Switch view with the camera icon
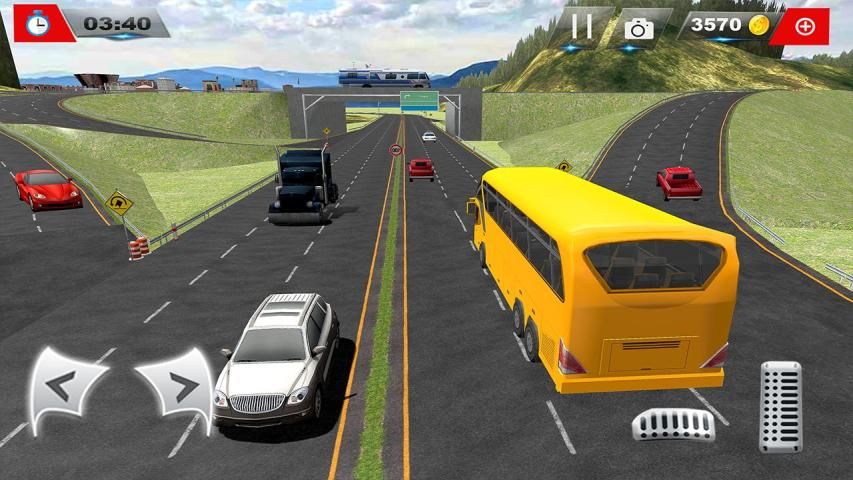The width and height of the screenshot is (853, 480). [x=638, y=27]
